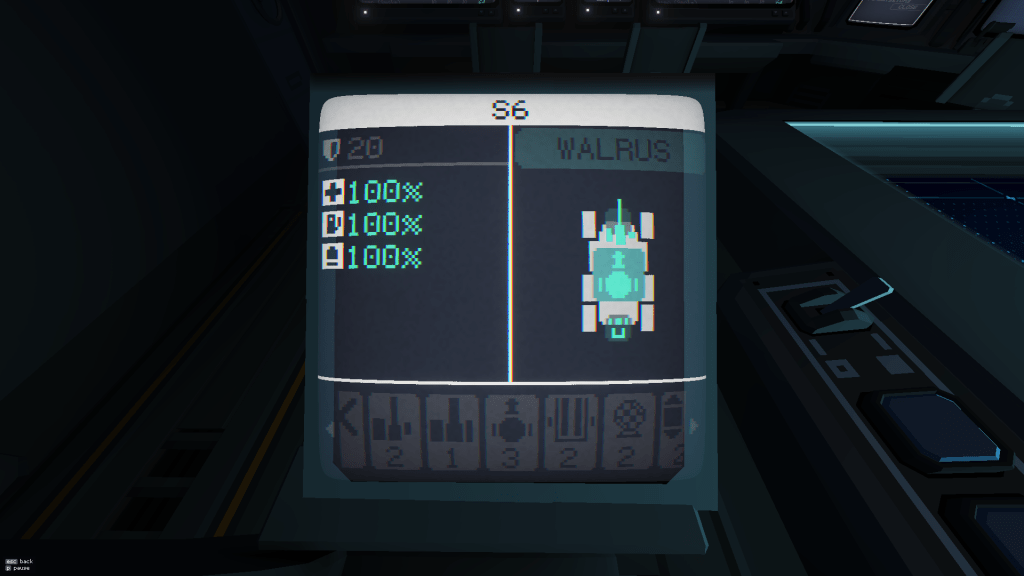Select the back chevron inventory slot
The width and height of the screenshot is (1024, 576).
tap(346, 430)
